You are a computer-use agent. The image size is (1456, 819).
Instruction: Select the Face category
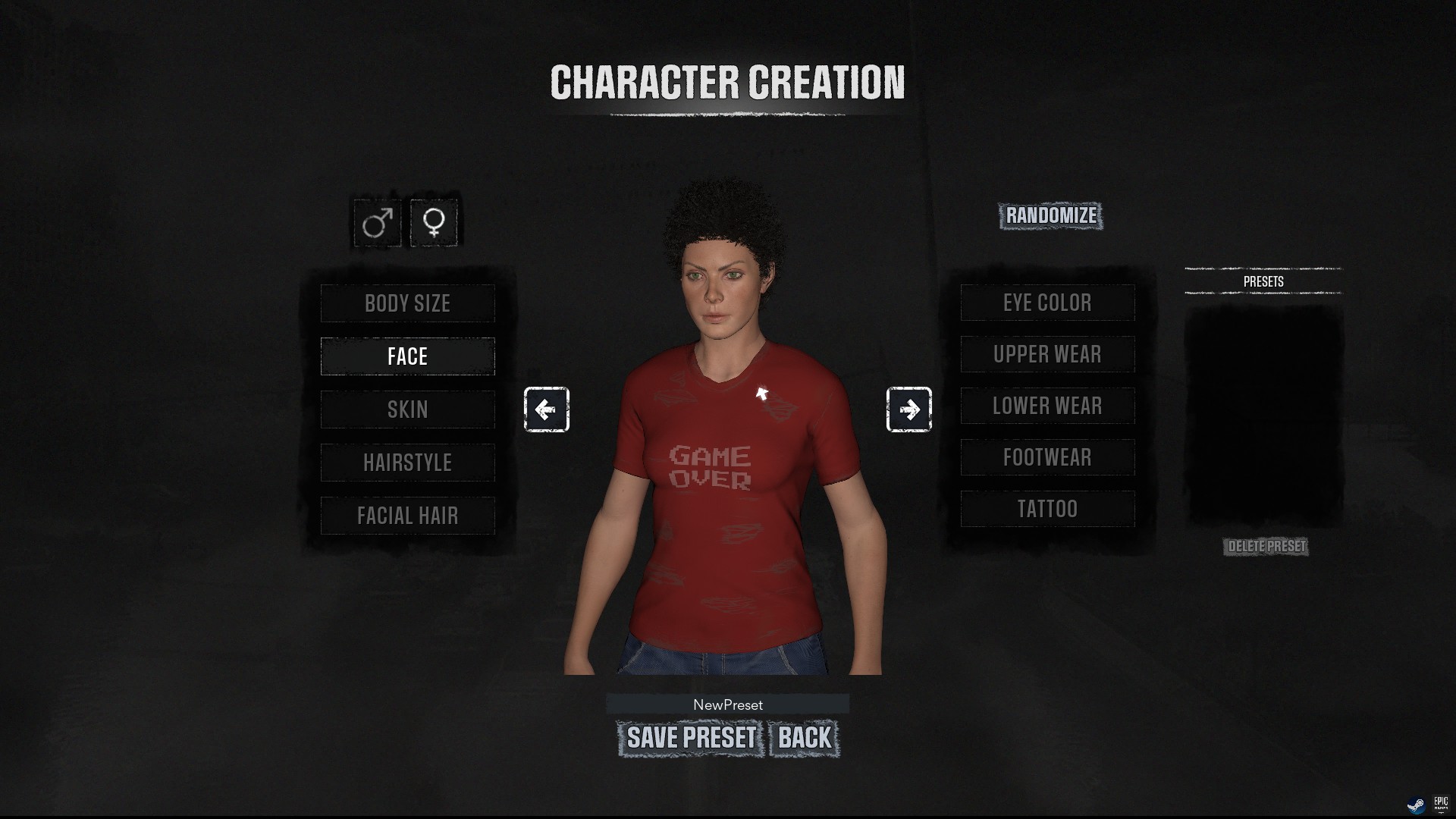coord(407,356)
